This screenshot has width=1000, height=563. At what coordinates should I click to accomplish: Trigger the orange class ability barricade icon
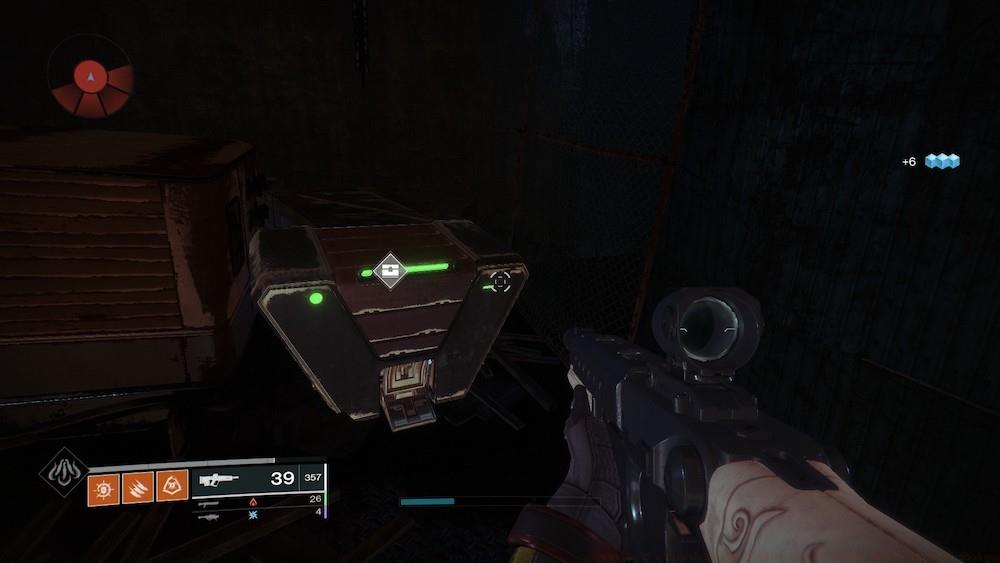coord(173,487)
